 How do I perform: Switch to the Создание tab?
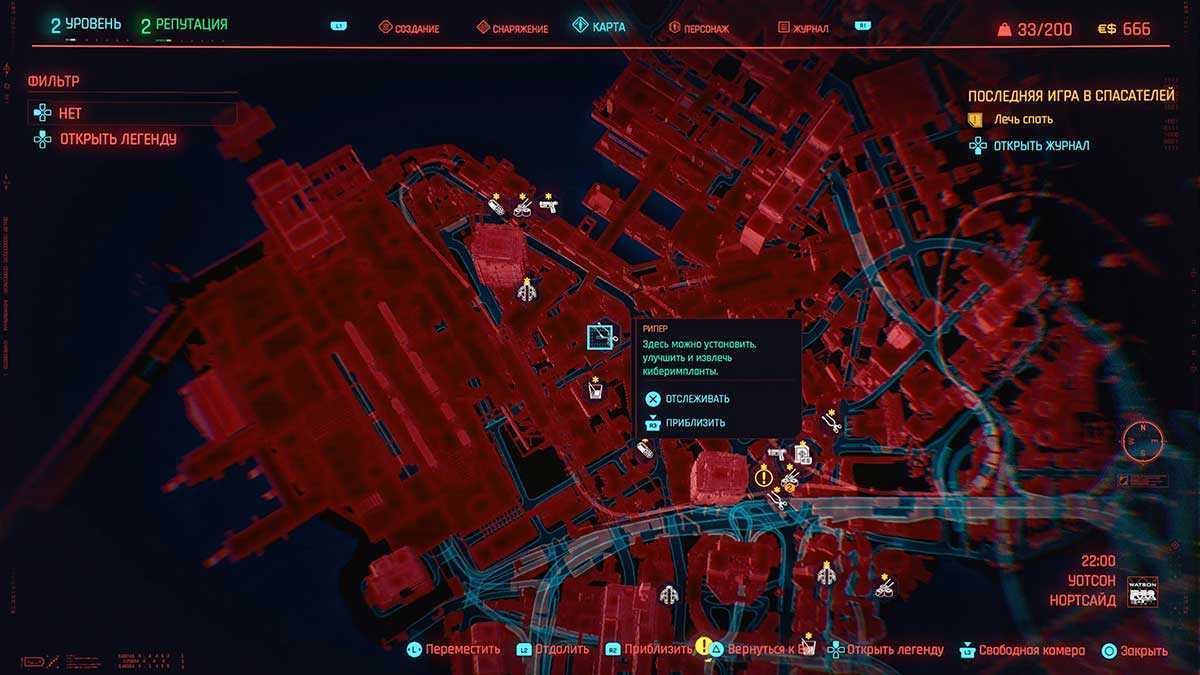click(x=409, y=28)
